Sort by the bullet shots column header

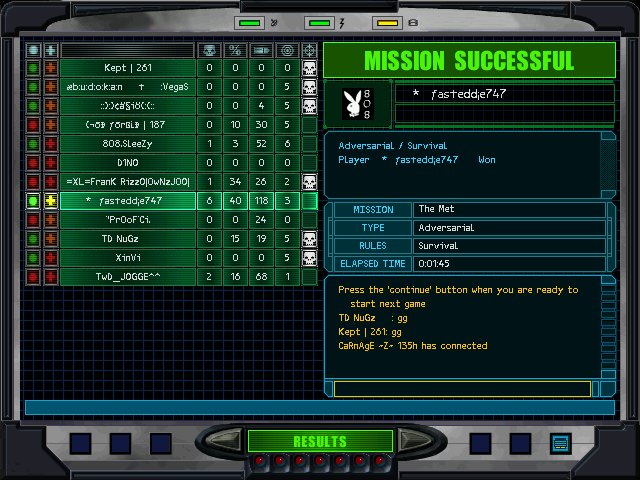click(x=261, y=49)
